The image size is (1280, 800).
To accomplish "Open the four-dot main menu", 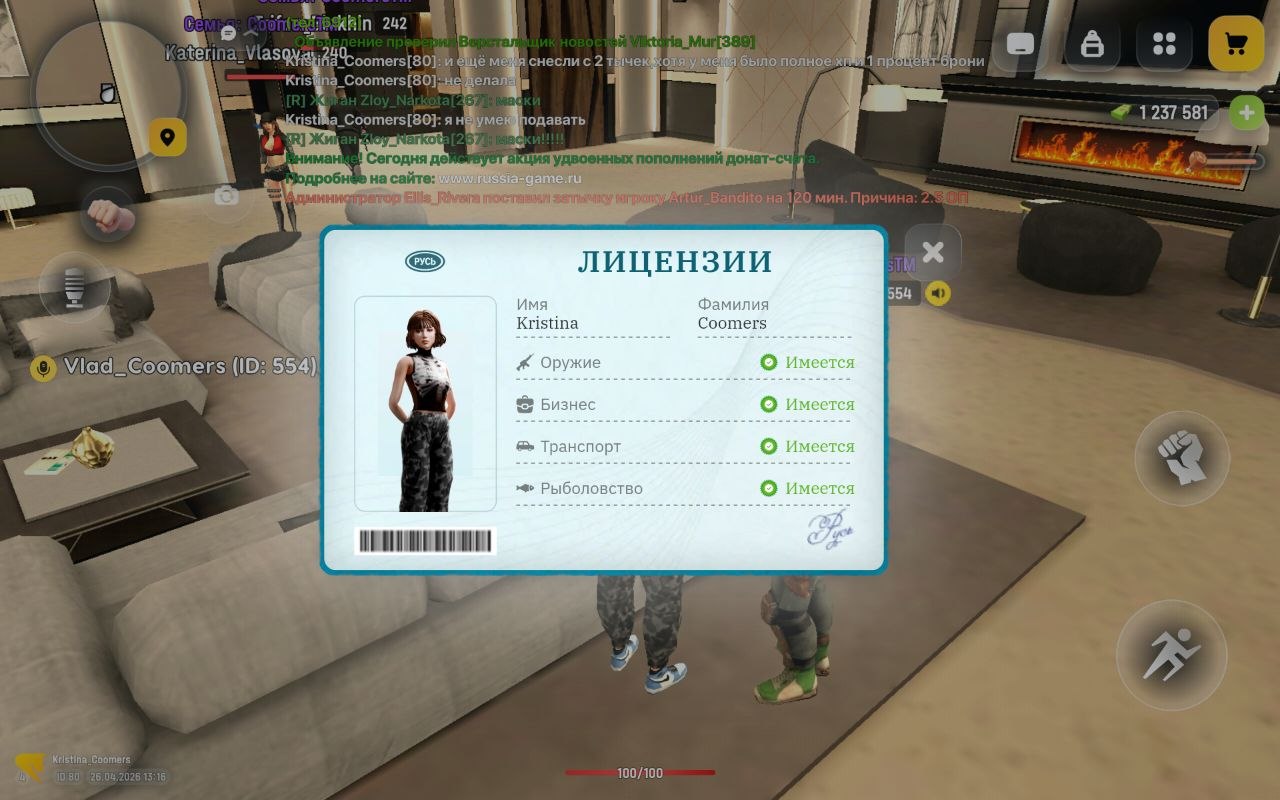I will point(1164,44).
